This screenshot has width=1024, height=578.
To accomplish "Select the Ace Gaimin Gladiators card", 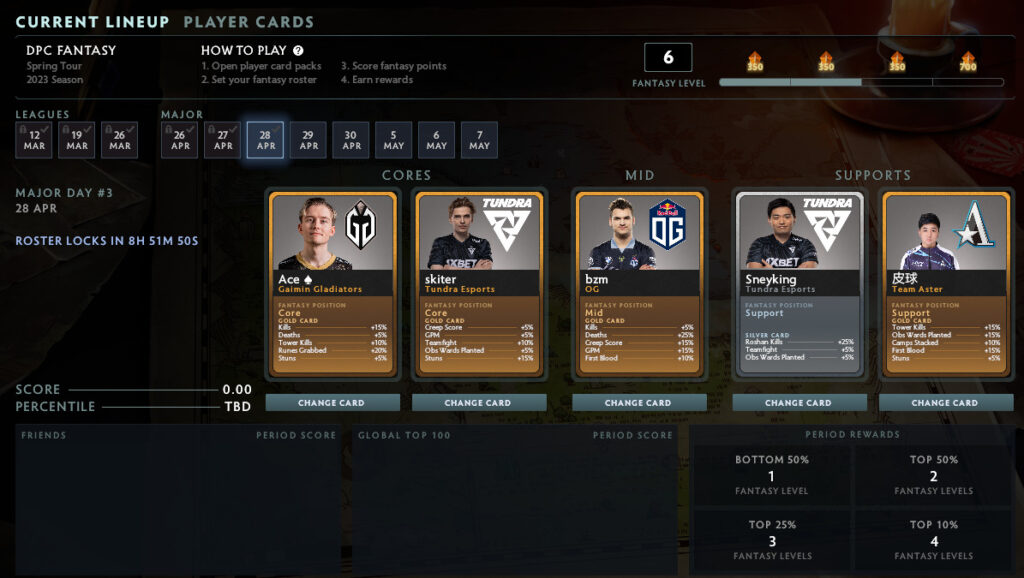I will (333, 284).
